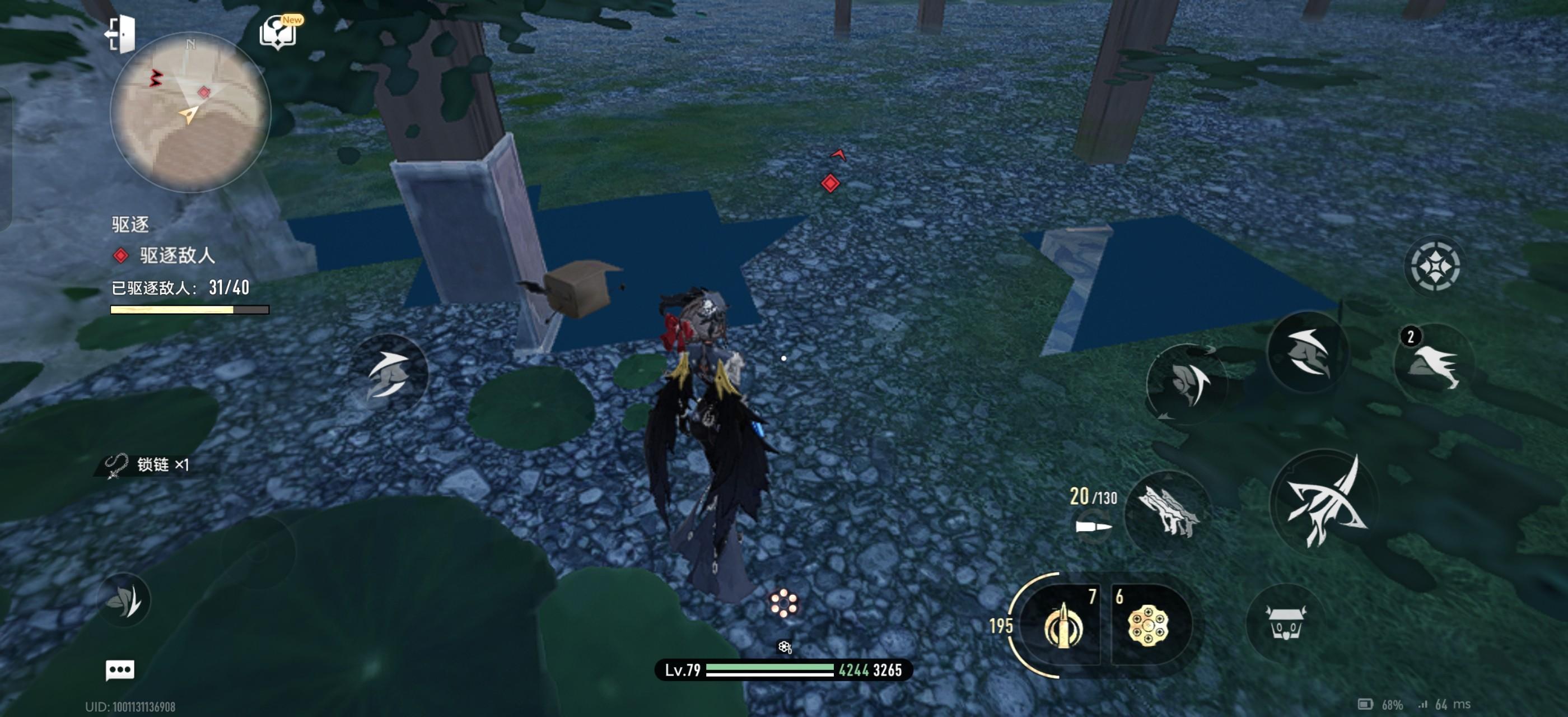This screenshot has height=717, width=1568.
Task: Select the 驱逐敌人 objective tracker
Action: [x=177, y=255]
